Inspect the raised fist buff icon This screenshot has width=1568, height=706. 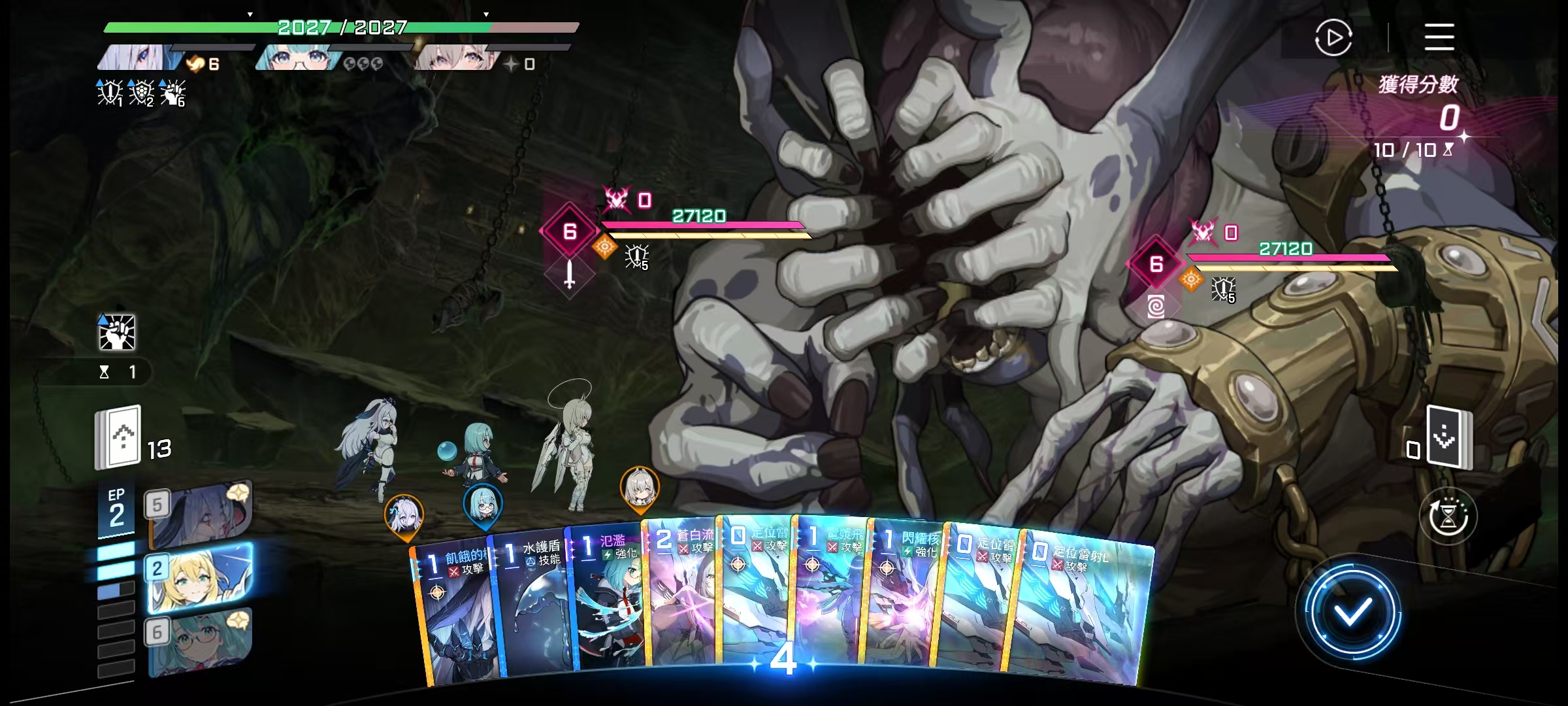117,332
